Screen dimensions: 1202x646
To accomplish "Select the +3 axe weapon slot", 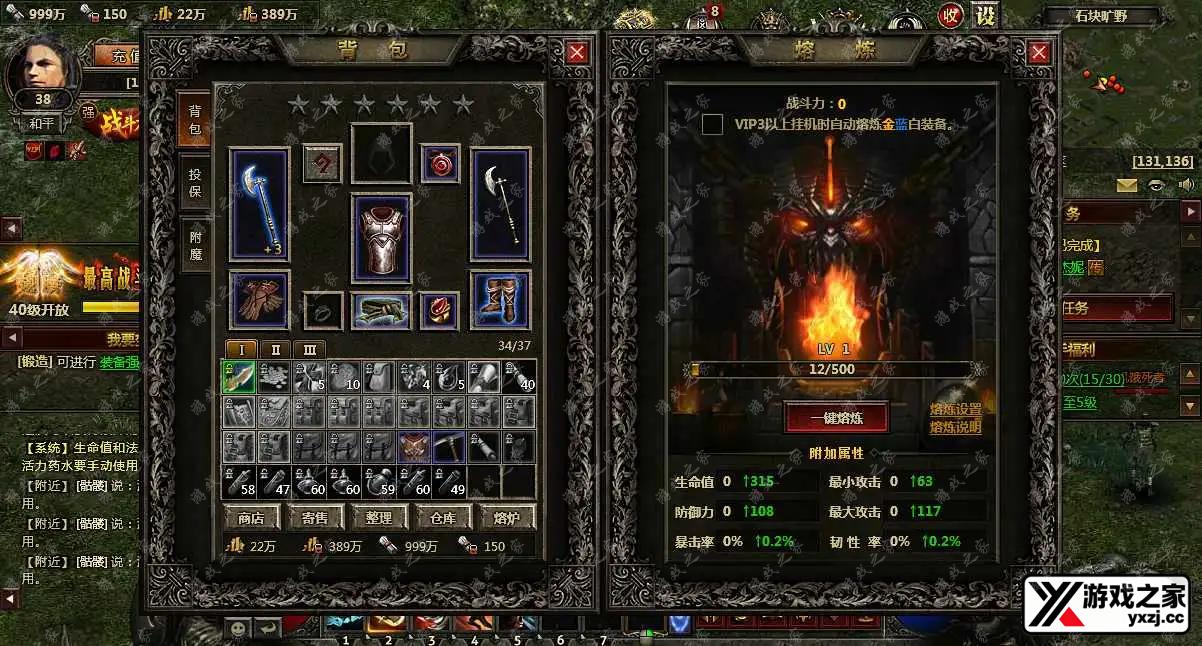I will pos(259,205).
